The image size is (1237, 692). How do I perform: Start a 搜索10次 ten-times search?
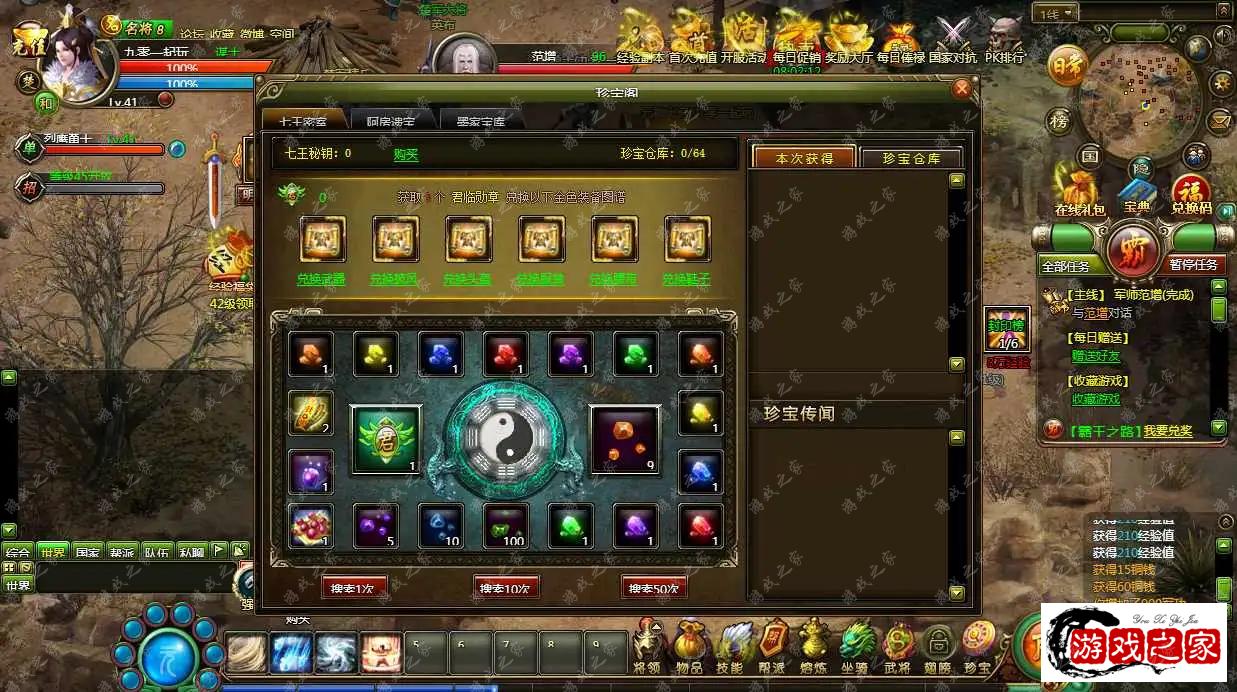click(x=506, y=588)
